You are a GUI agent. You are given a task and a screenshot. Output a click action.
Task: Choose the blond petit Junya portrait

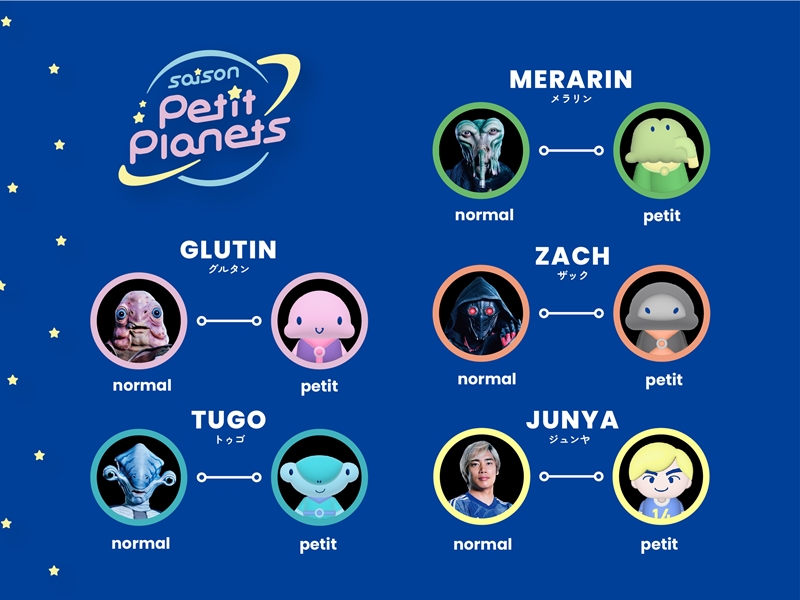tap(661, 477)
